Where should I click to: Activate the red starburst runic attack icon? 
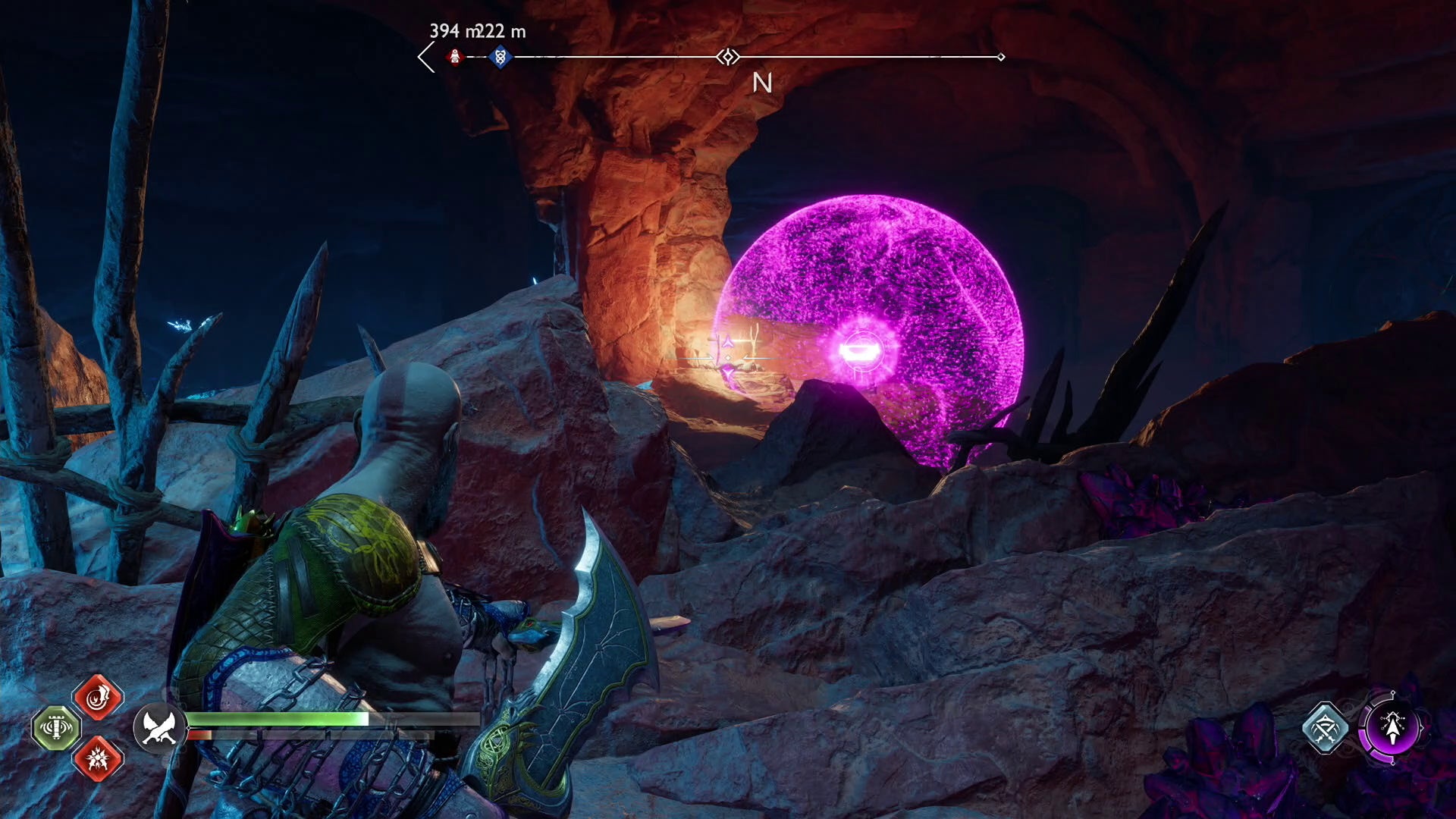click(x=98, y=758)
